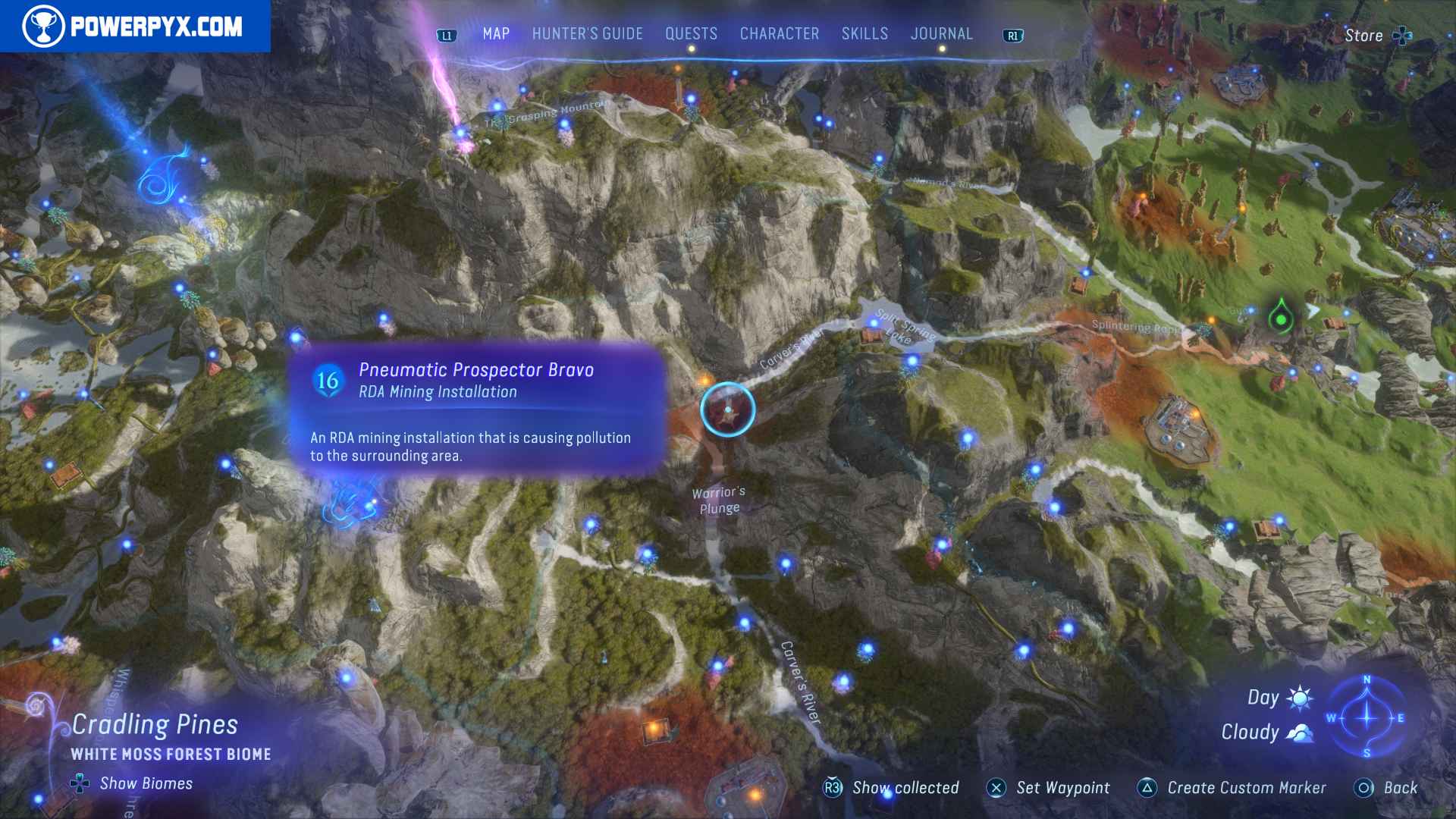This screenshot has width=1456, height=819.
Task: Click the green player position marker
Action: click(x=1280, y=320)
